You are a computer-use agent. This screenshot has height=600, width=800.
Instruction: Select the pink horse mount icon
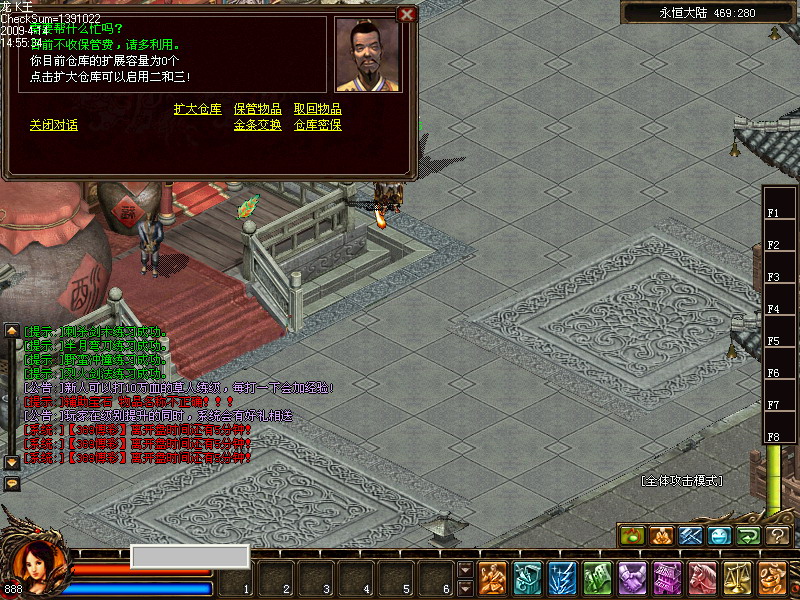pos(702,578)
